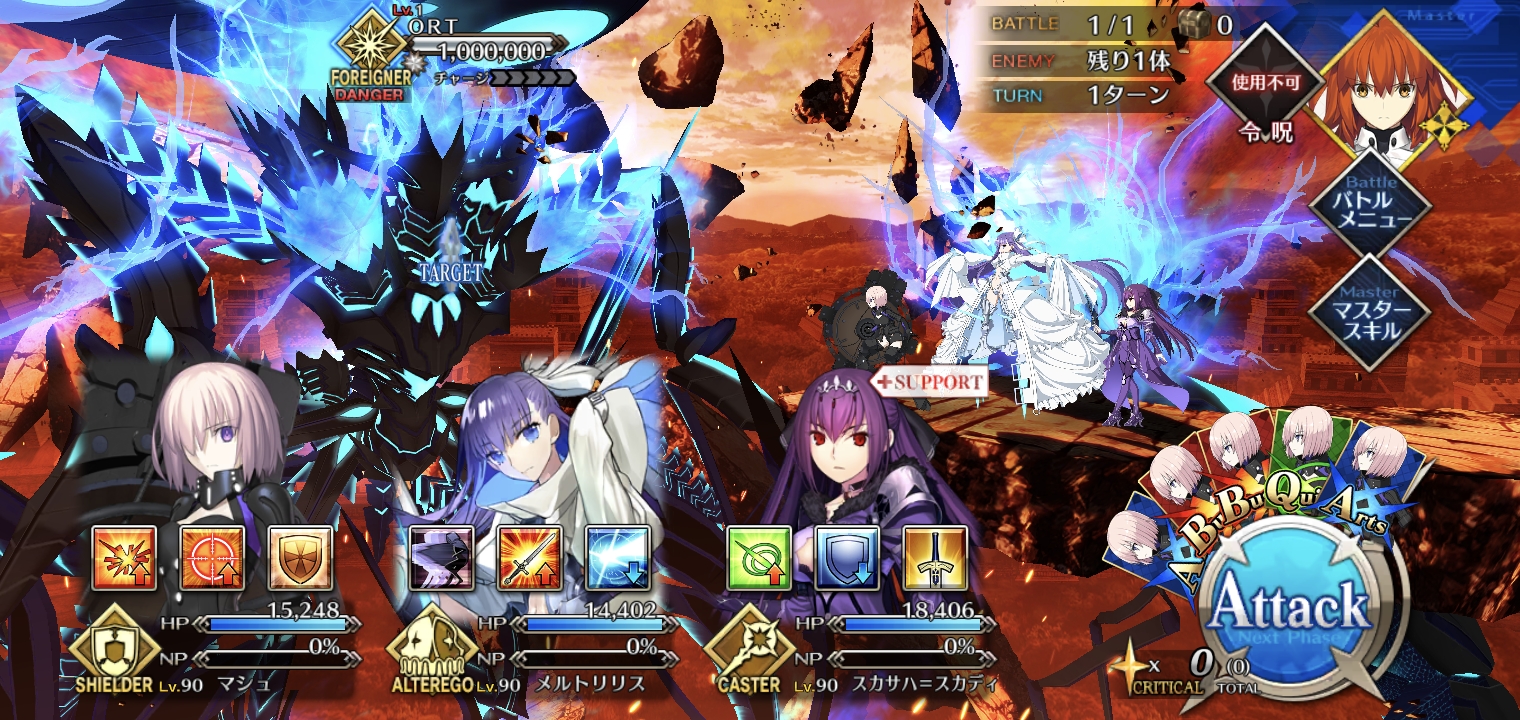
Task: Use Mash's red crosshair target skill
Action: click(x=212, y=557)
